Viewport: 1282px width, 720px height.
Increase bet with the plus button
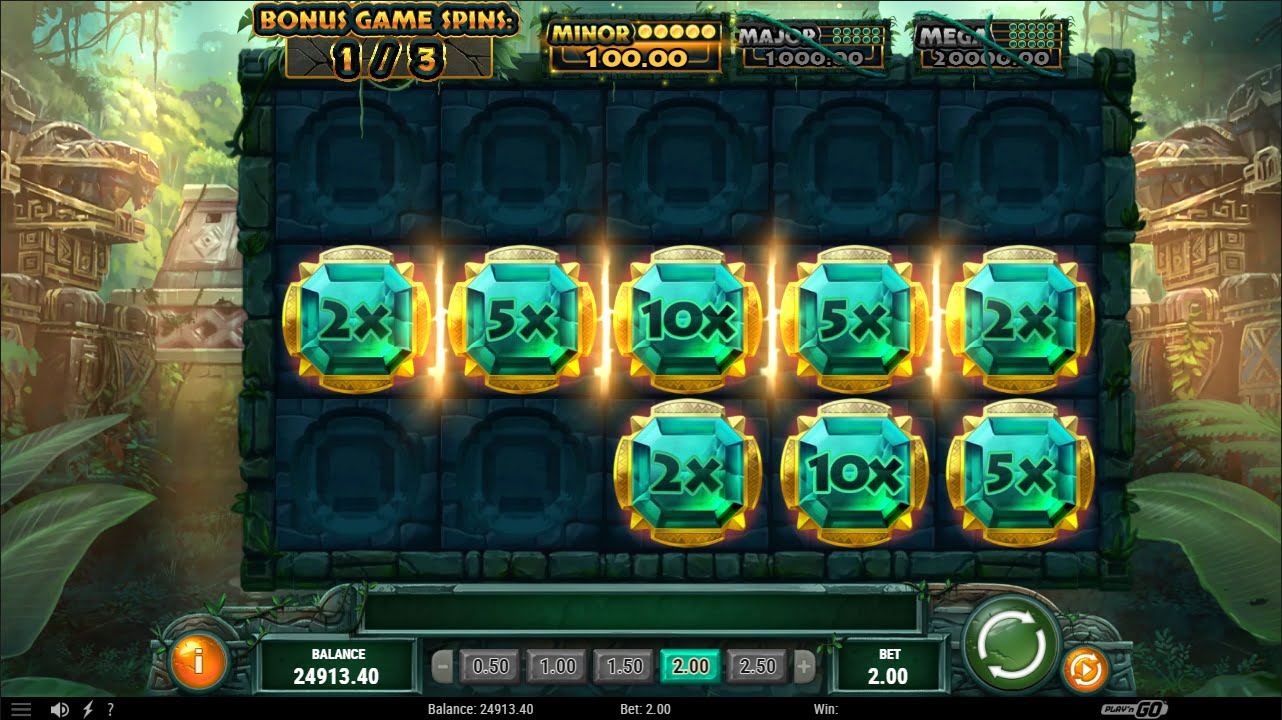pyautogui.click(x=804, y=666)
